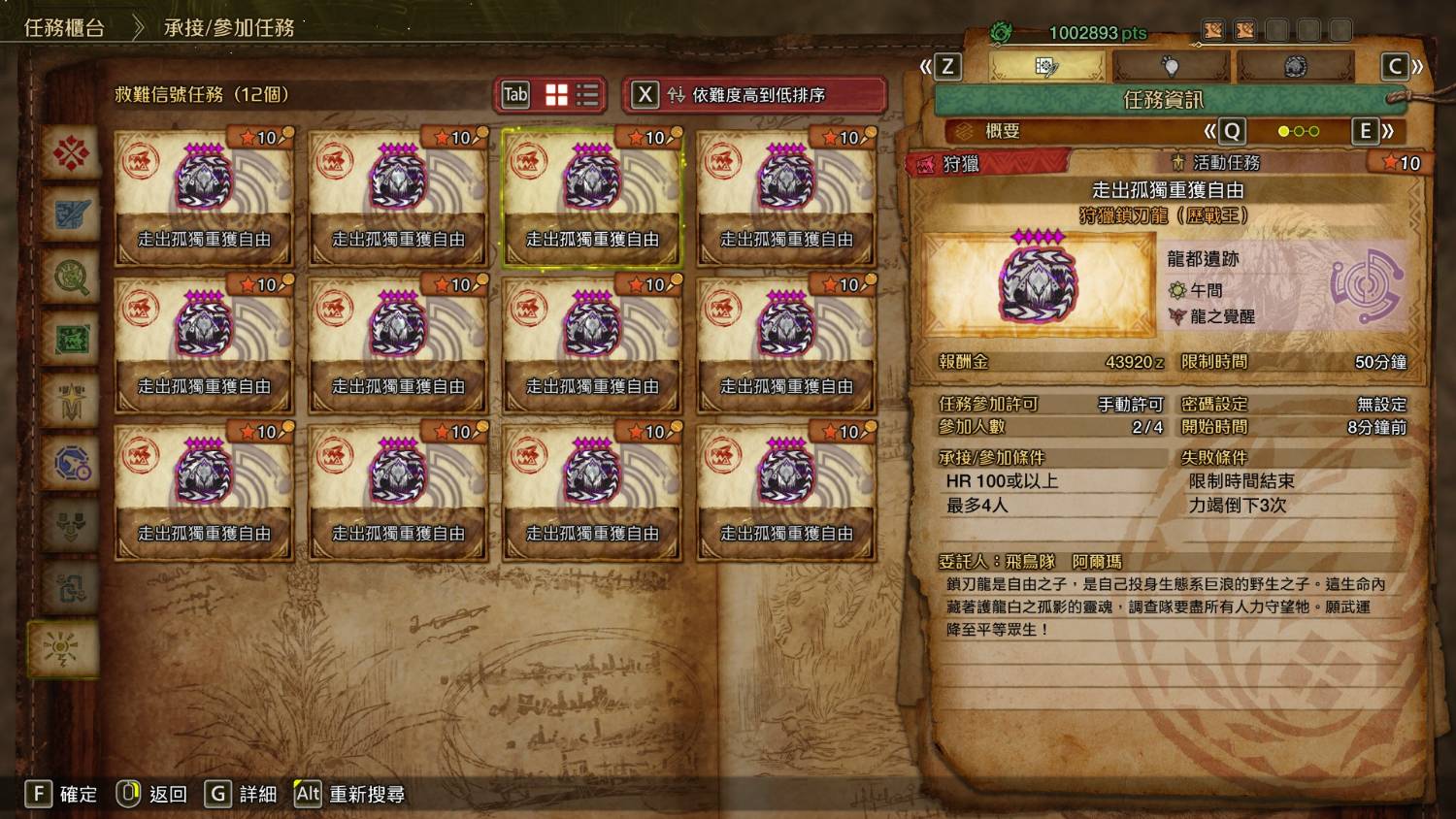The height and width of the screenshot is (819, 1456).
Task: Switch to the list view layout
Action: click(x=587, y=94)
